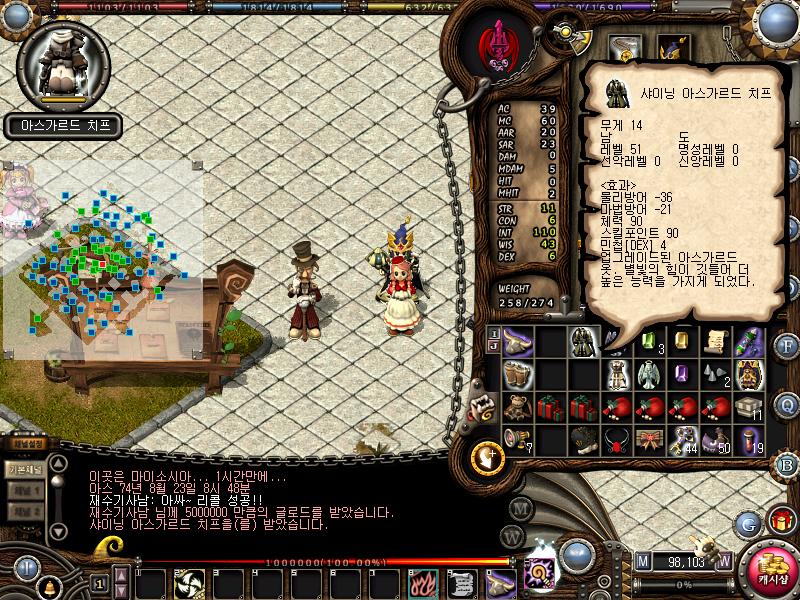This screenshot has height=600, width=800.
Task: Select the purple gem inventory slot
Action: tap(683, 375)
